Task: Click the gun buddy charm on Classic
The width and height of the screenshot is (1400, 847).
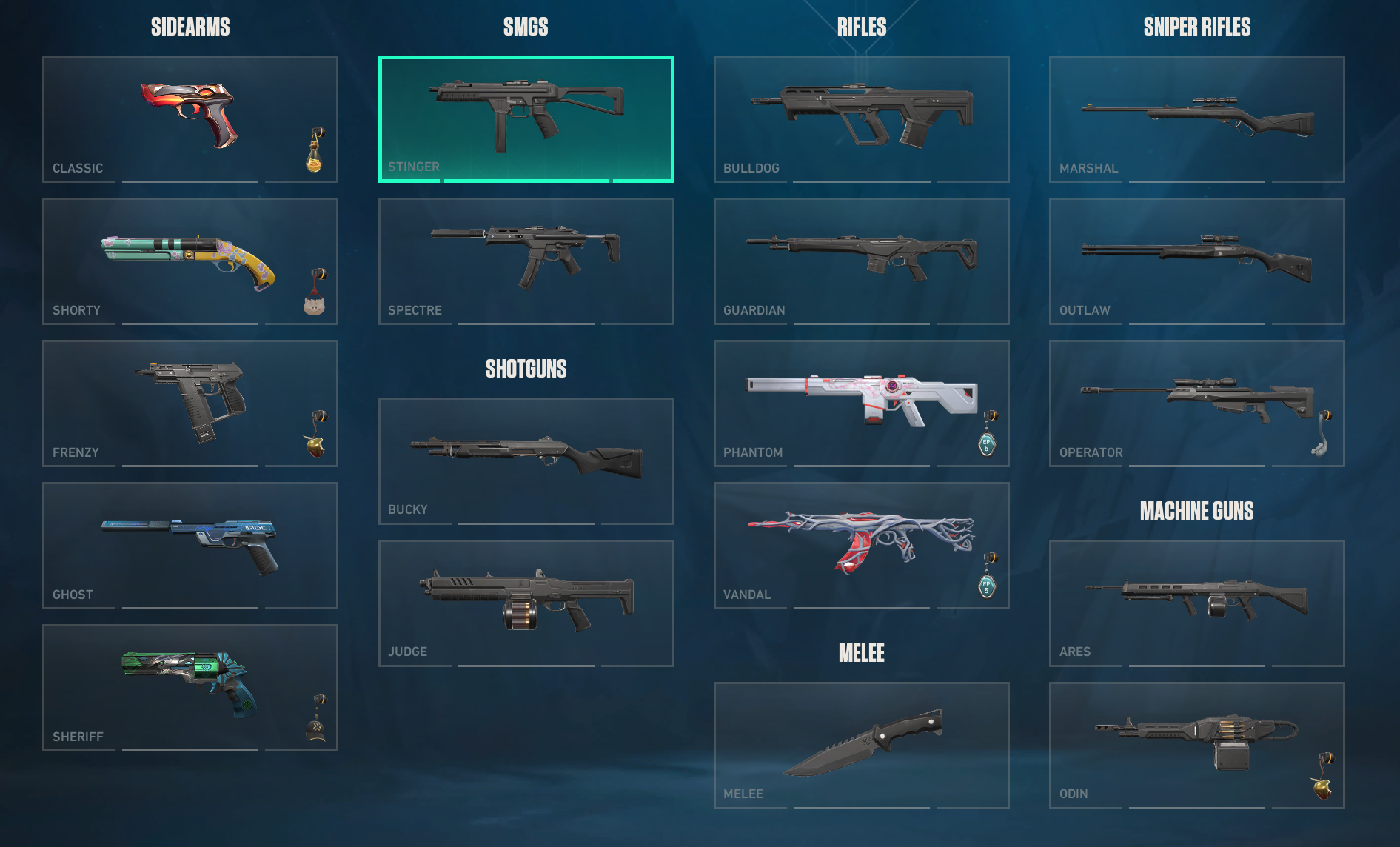Action: pyautogui.click(x=315, y=151)
